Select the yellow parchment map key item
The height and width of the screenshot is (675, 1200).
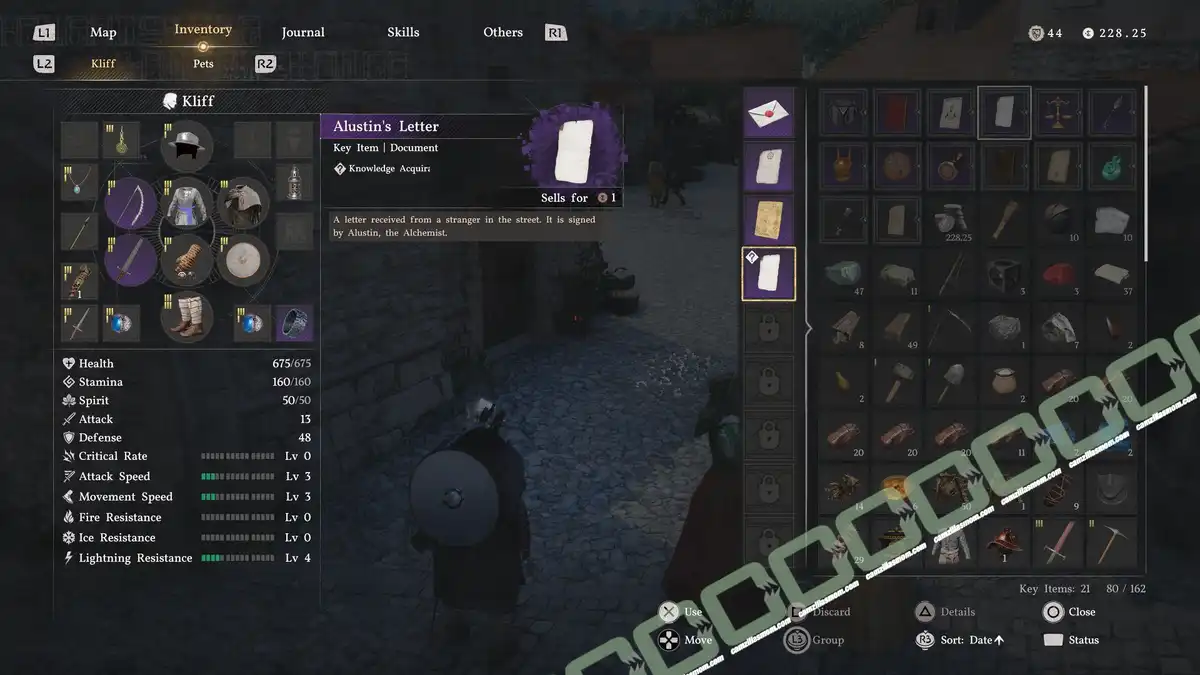pyautogui.click(x=768, y=220)
